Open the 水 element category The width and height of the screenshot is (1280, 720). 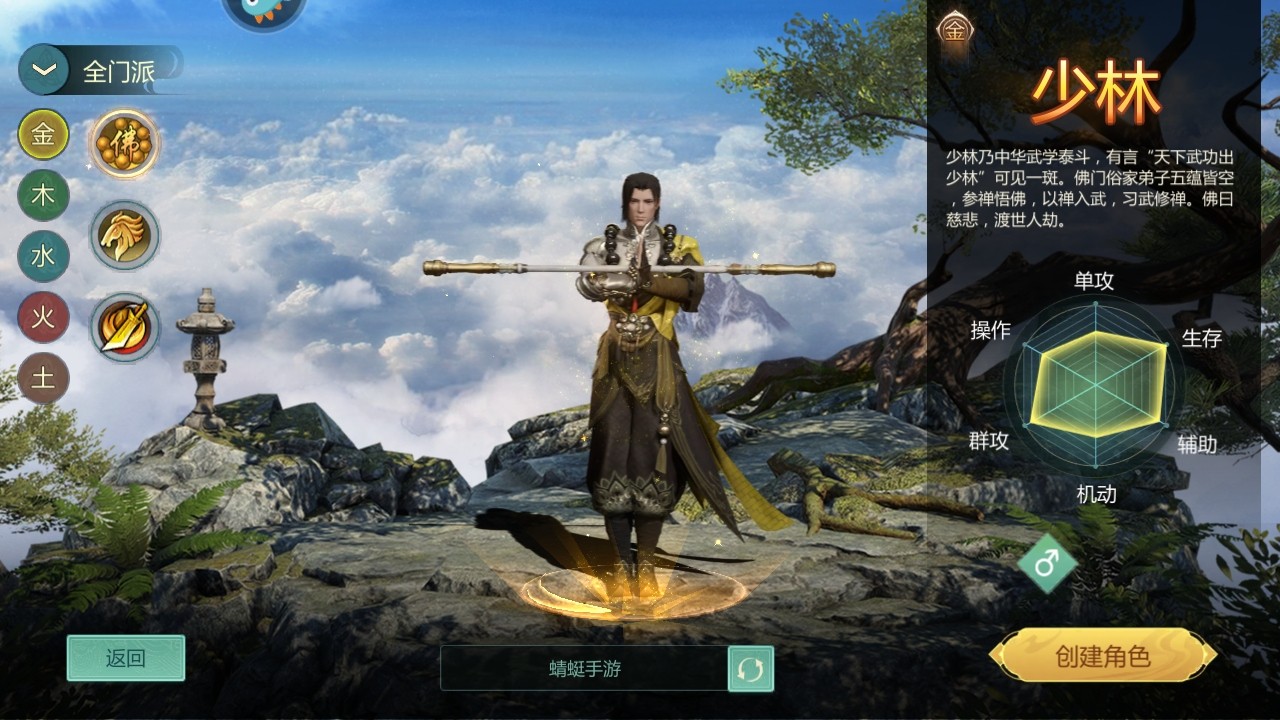point(42,257)
